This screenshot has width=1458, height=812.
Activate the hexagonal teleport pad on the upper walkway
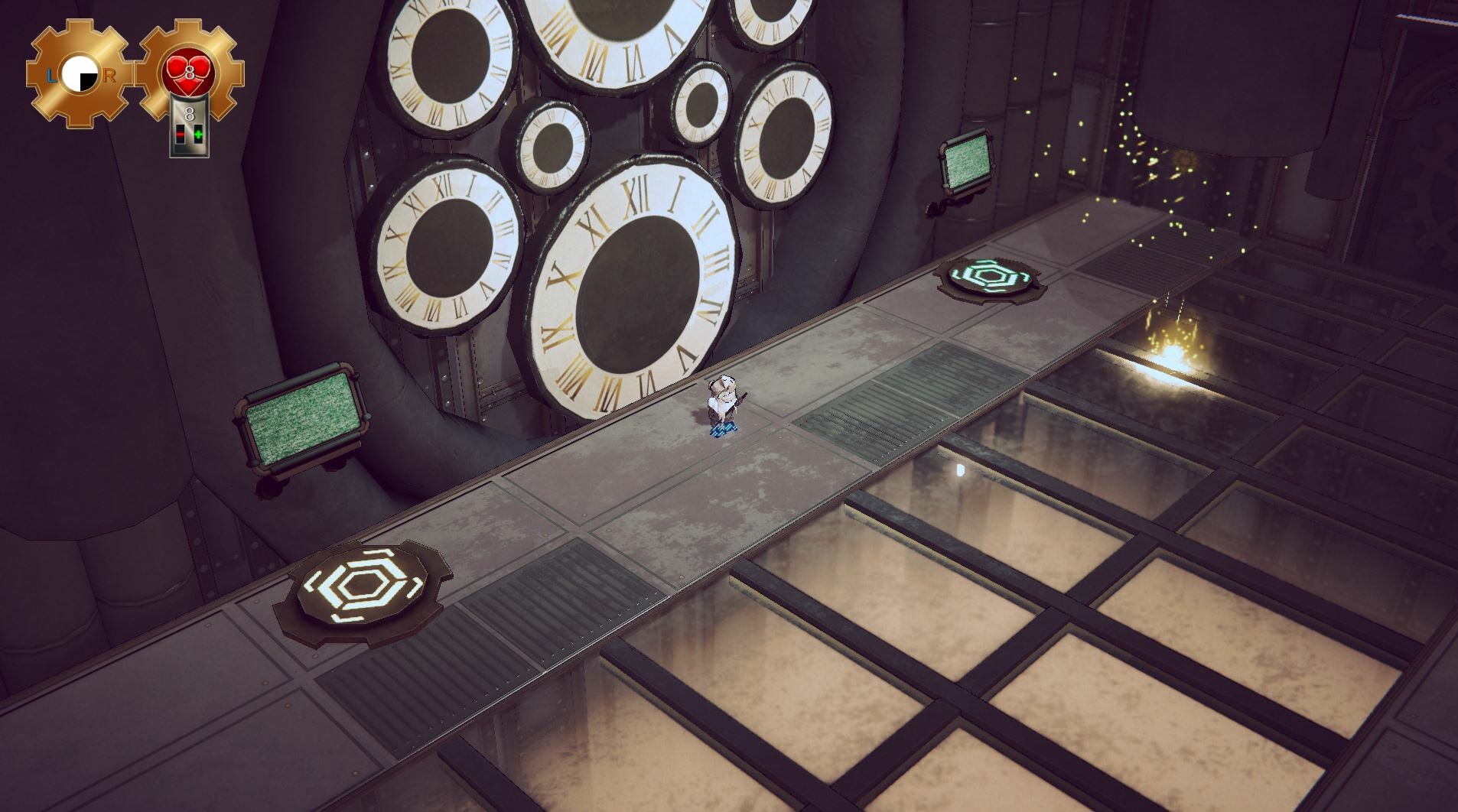point(991,278)
